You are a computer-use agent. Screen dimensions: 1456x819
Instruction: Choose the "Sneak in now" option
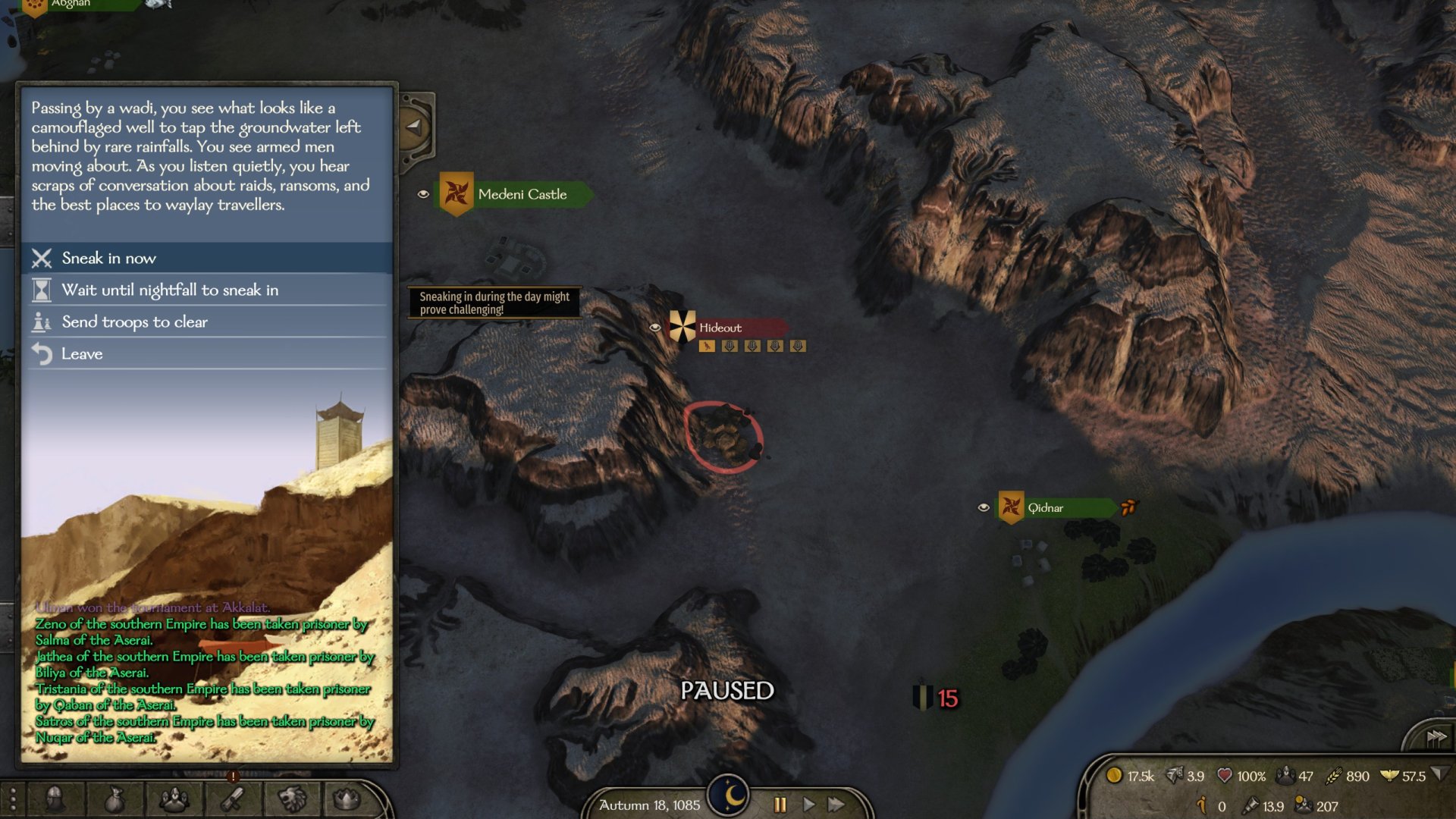click(x=109, y=259)
